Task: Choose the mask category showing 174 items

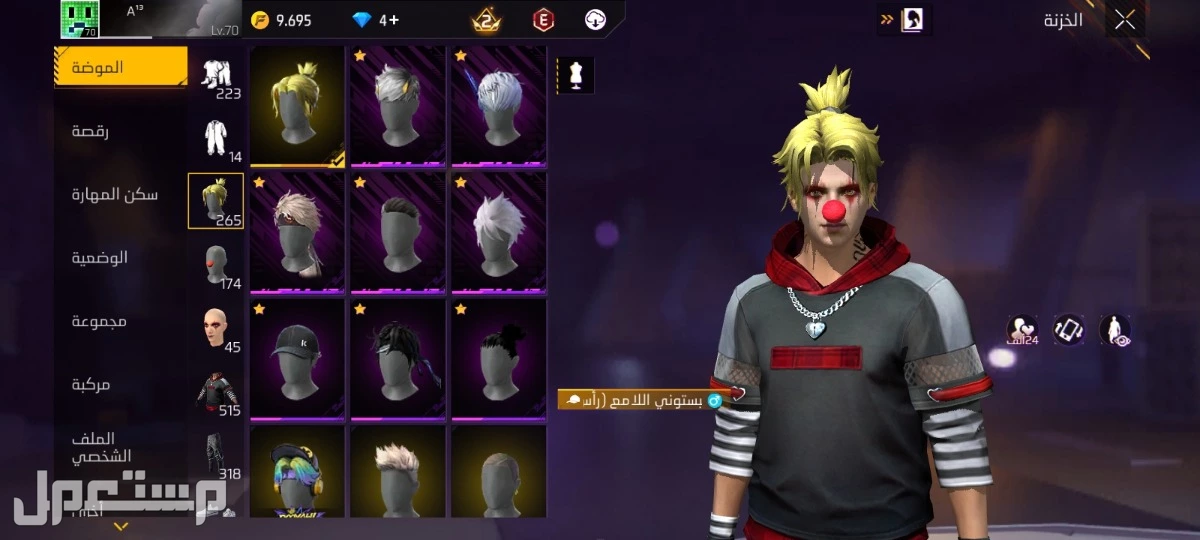Action: click(x=216, y=265)
